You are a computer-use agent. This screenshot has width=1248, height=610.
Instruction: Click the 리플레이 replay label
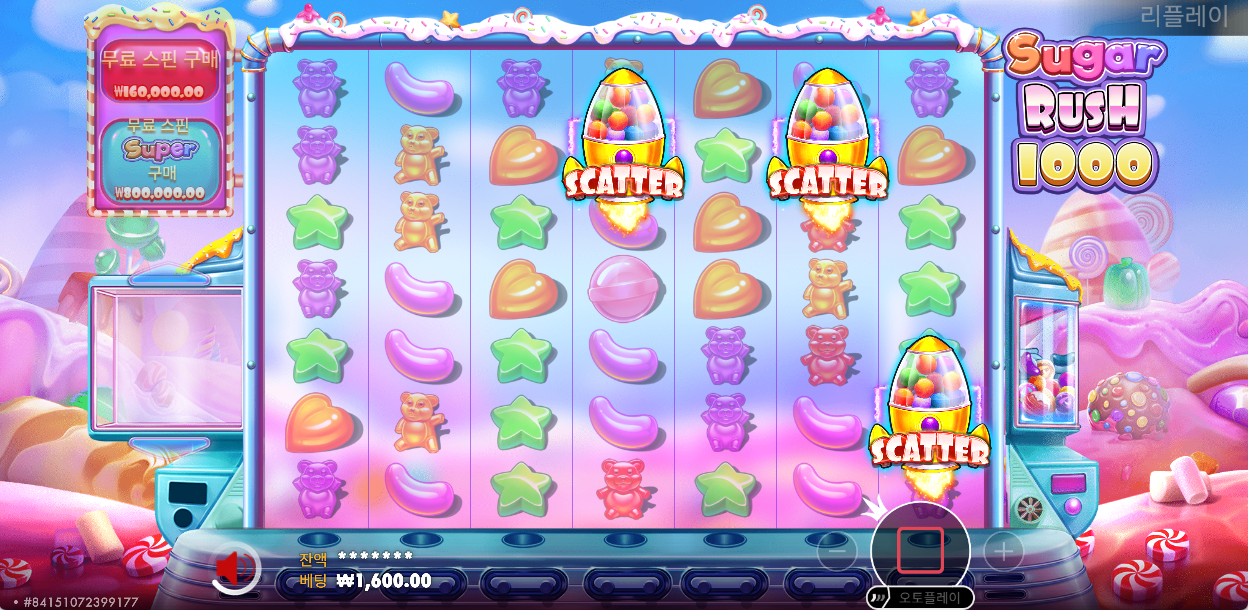point(1183,17)
